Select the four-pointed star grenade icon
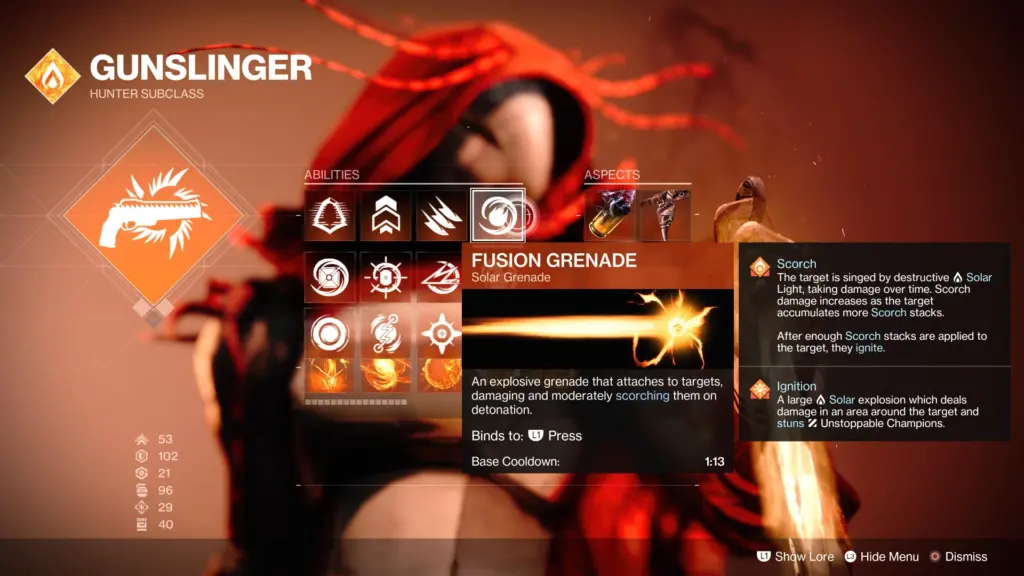The height and width of the screenshot is (576, 1024). click(x=441, y=332)
